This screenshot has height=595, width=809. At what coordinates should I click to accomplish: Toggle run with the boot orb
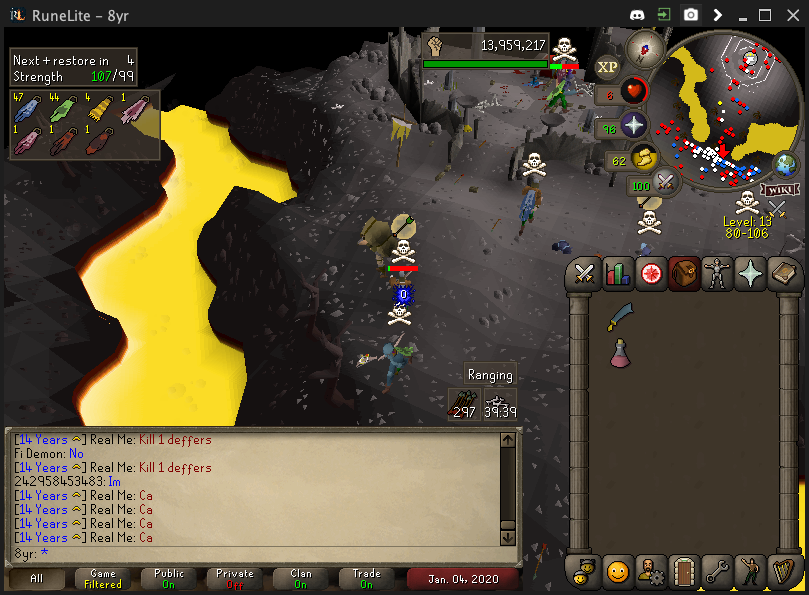coord(645,158)
